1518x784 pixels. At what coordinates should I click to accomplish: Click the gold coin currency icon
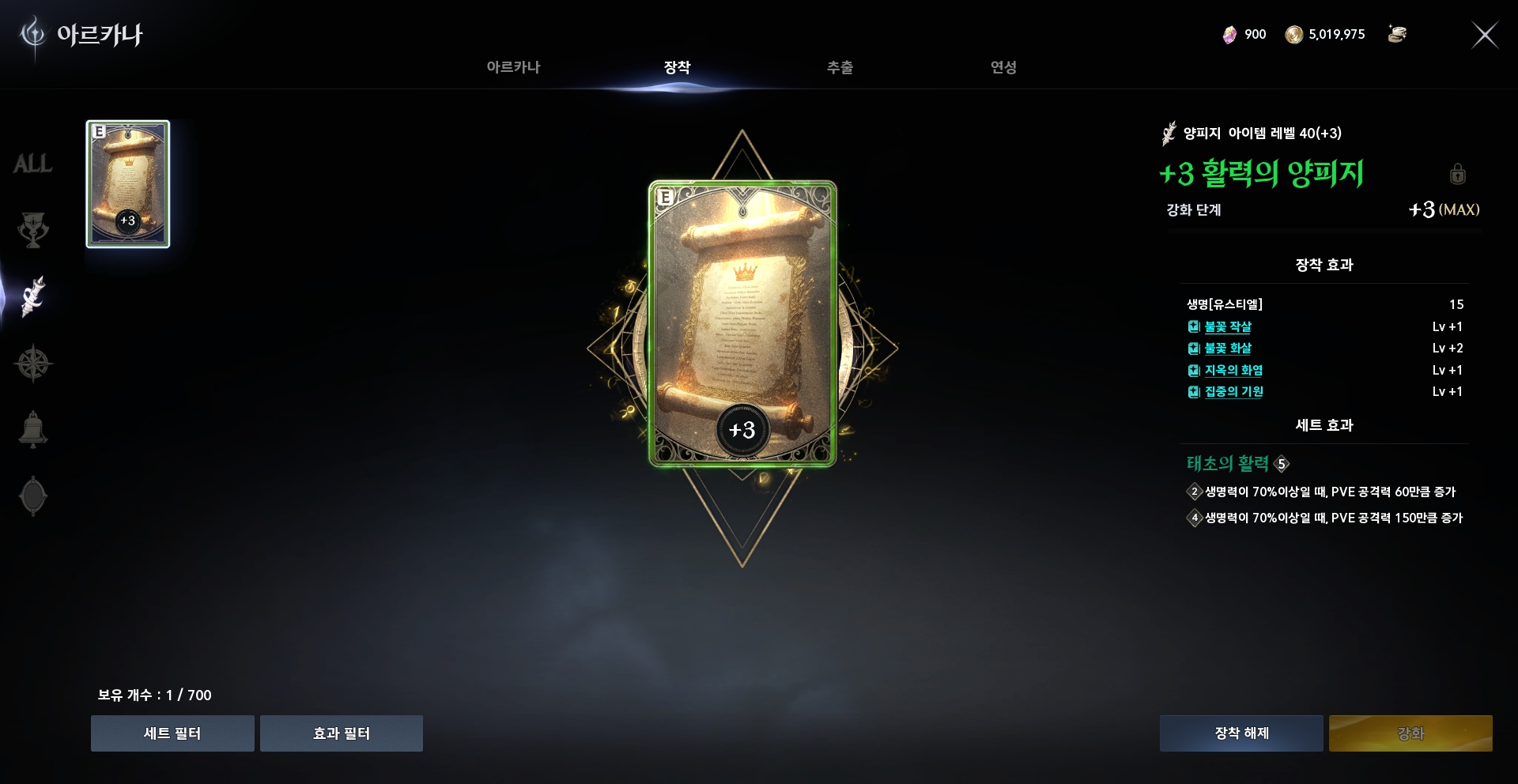(1295, 34)
